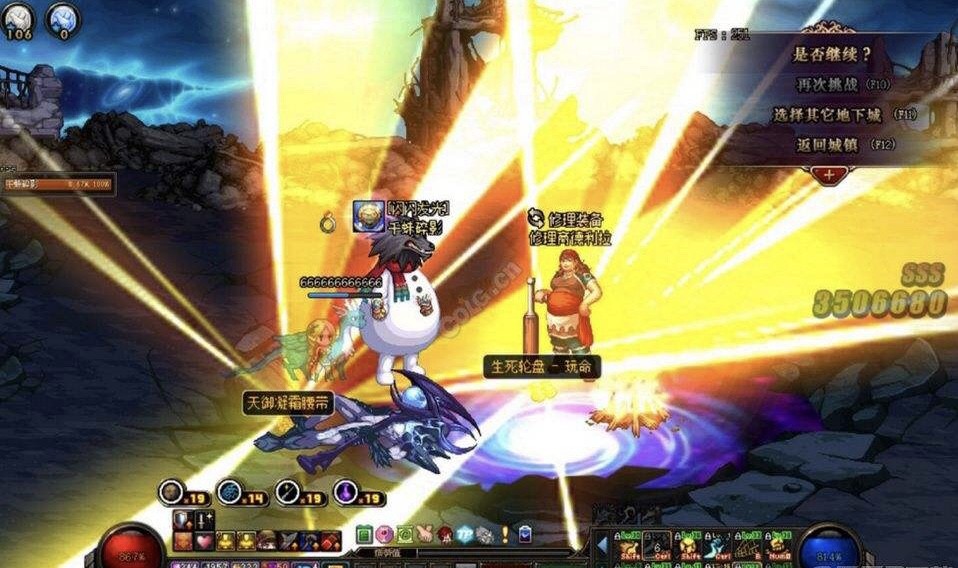Click the yellow exclamation mark icon
The image size is (958, 568).
506,535
